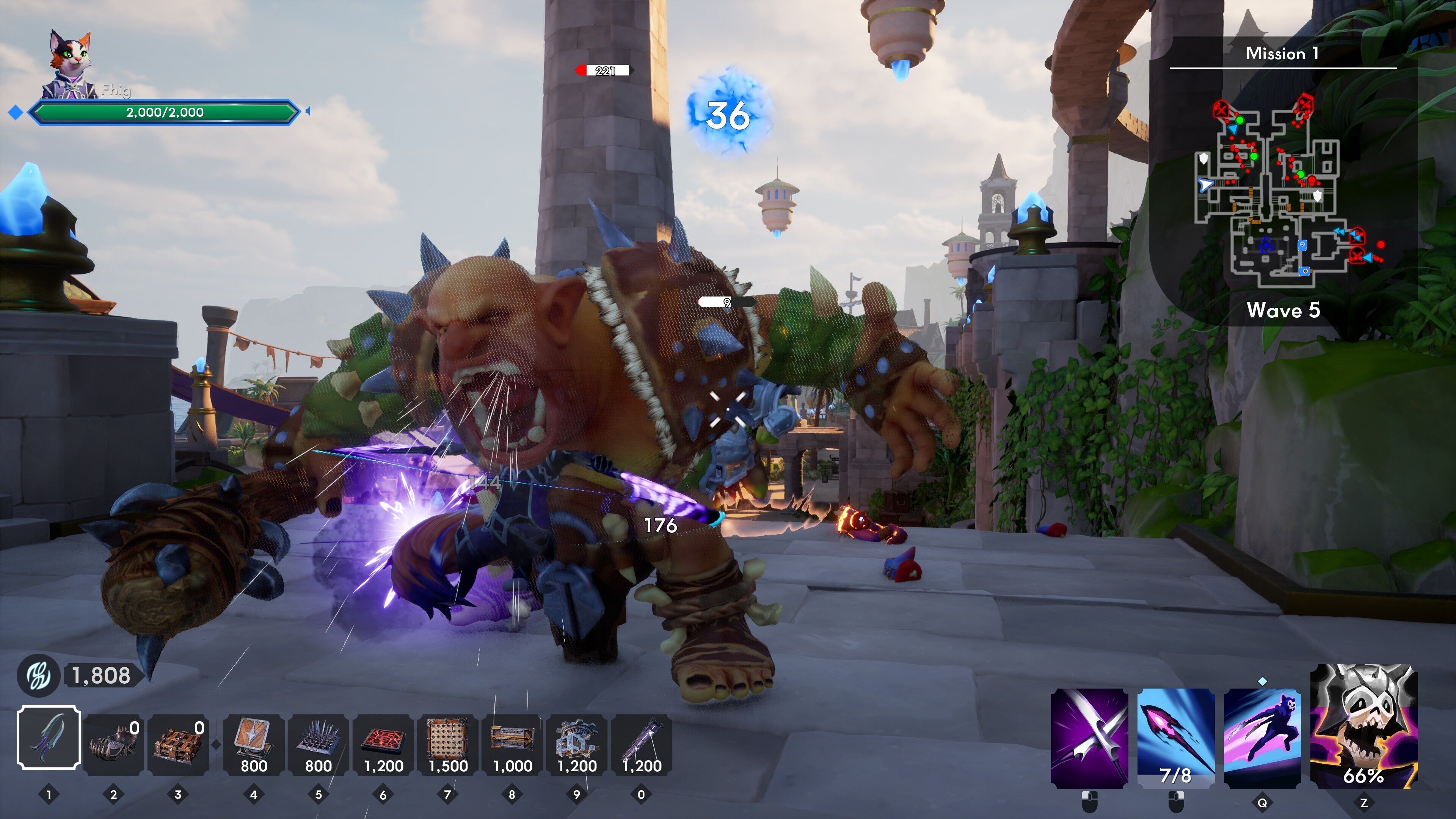Click the swirl currency icon
Viewport: 1456px width, 819px height.
(x=38, y=675)
